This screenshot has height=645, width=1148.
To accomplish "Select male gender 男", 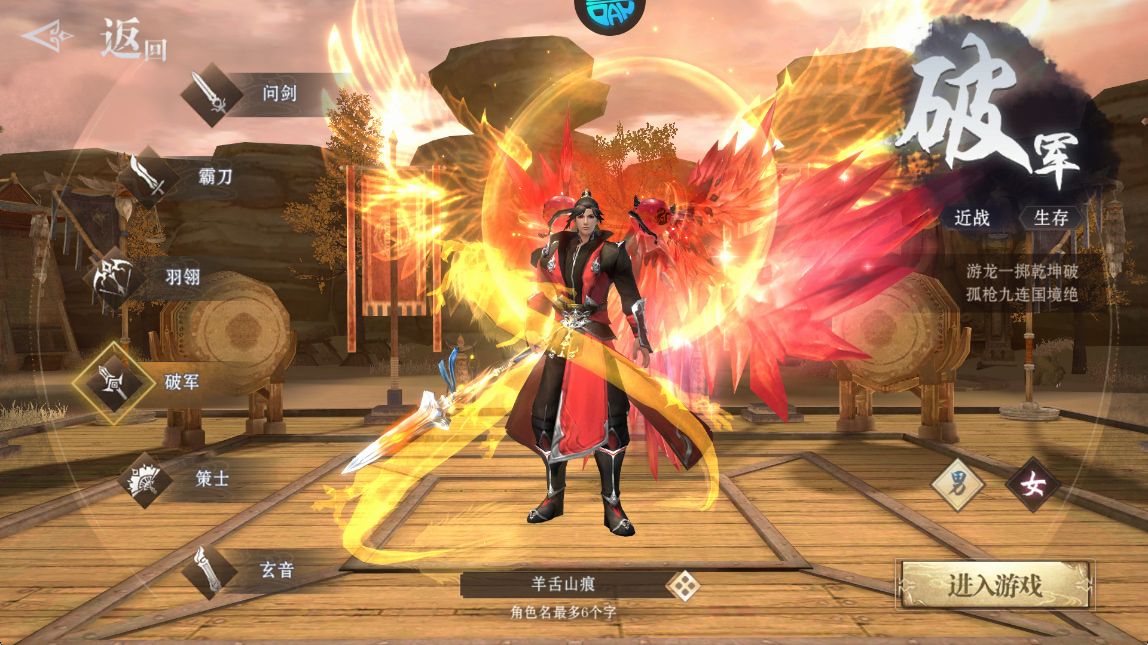I will (x=957, y=485).
